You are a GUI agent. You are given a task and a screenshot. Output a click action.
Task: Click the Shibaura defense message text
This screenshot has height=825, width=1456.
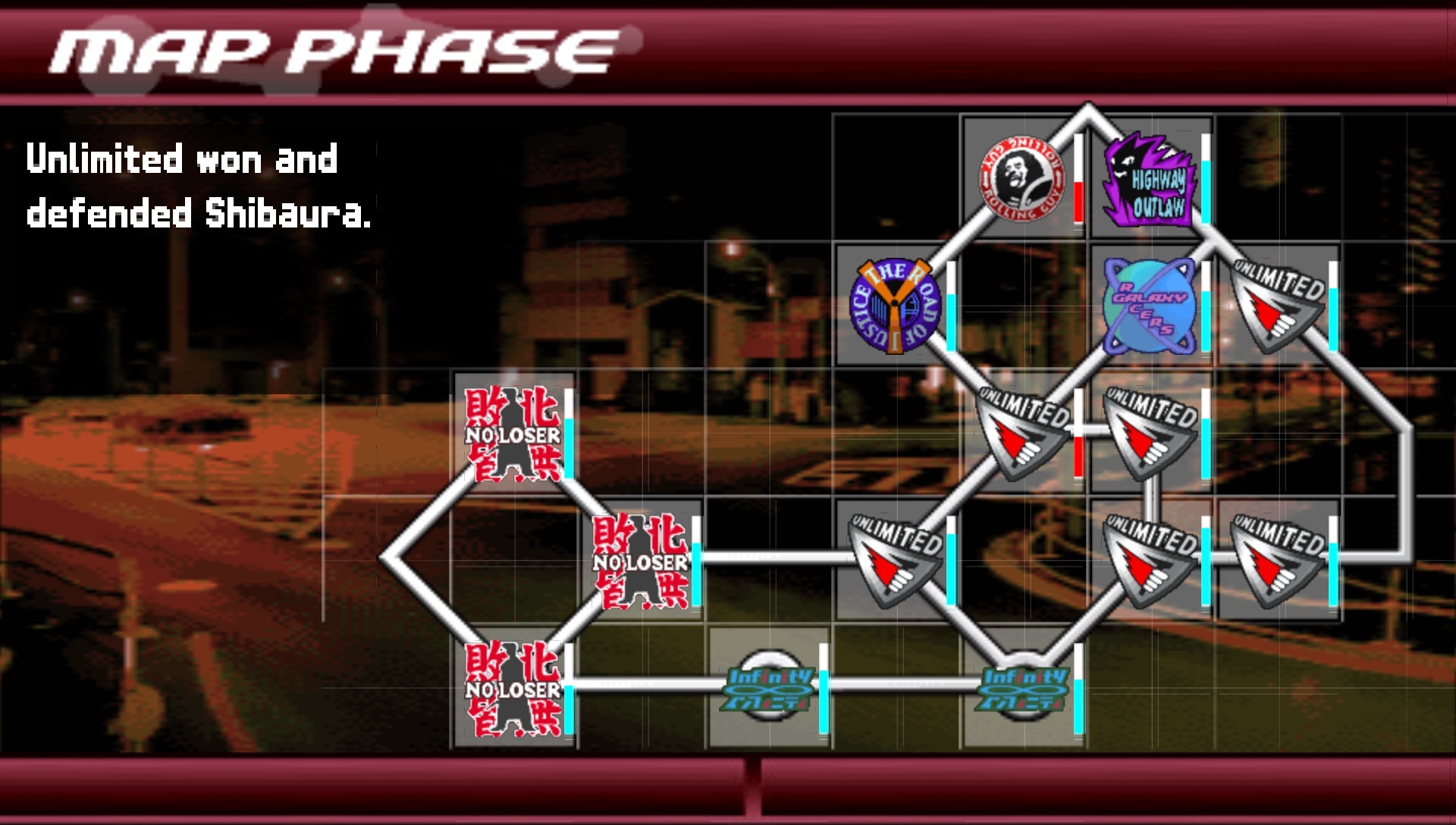click(197, 186)
